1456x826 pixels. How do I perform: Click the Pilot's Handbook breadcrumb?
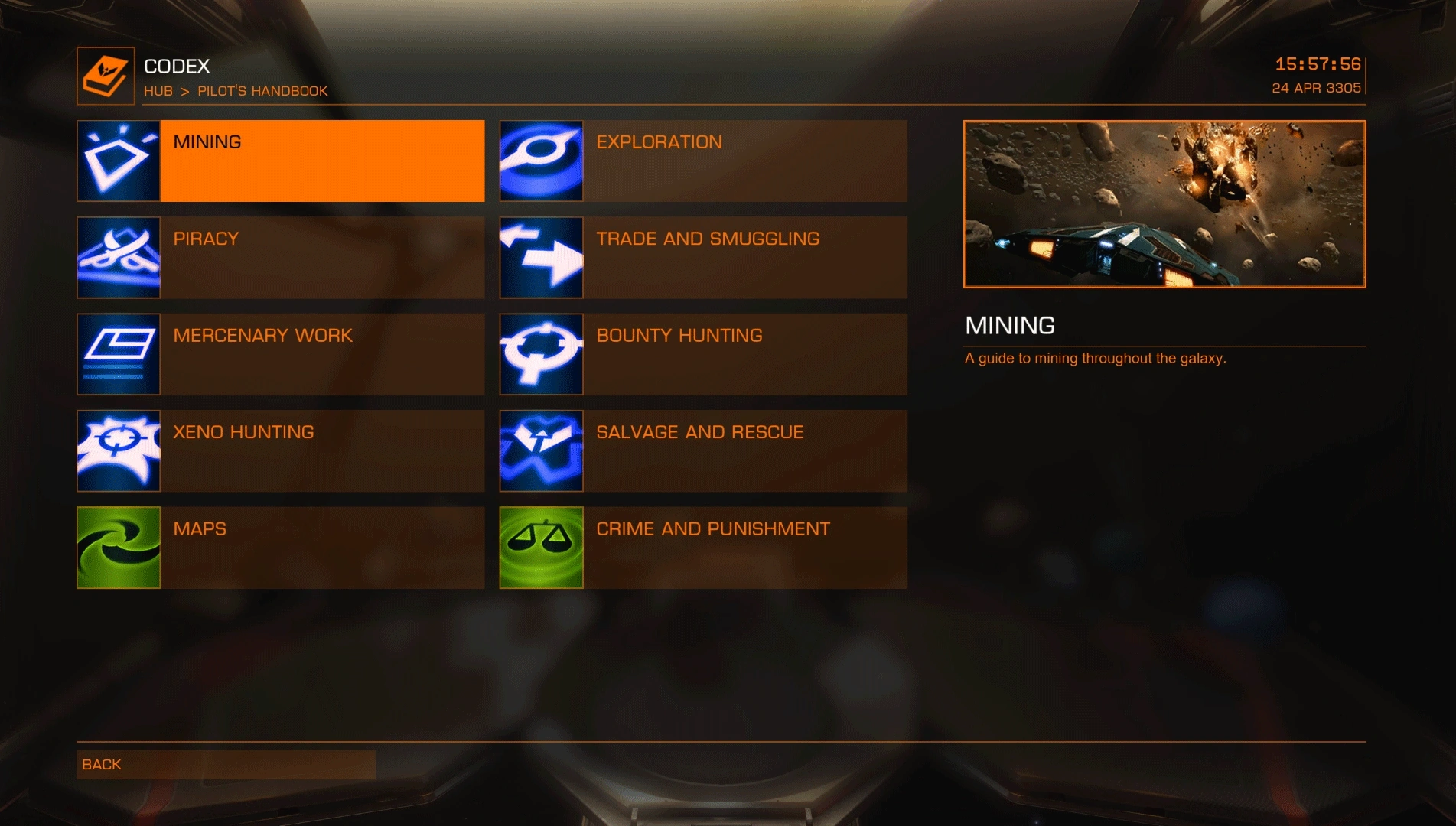pos(262,90)
